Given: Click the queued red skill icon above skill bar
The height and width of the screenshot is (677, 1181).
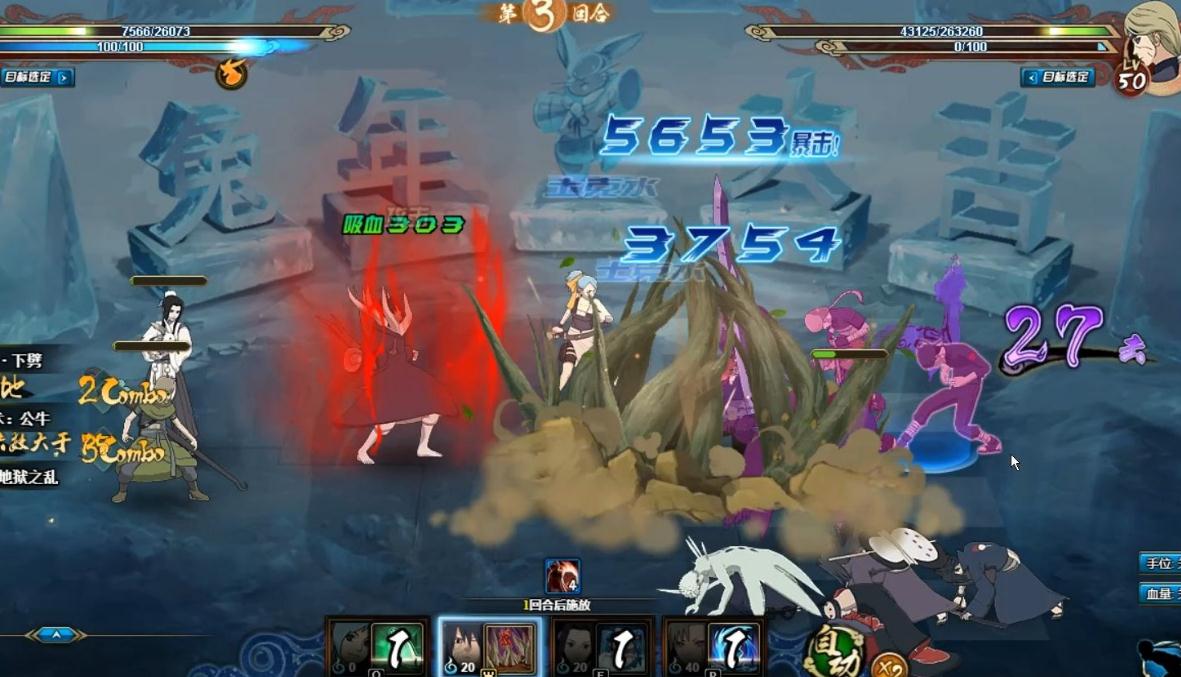Looking at the screenshot, I should click(563, 577).
